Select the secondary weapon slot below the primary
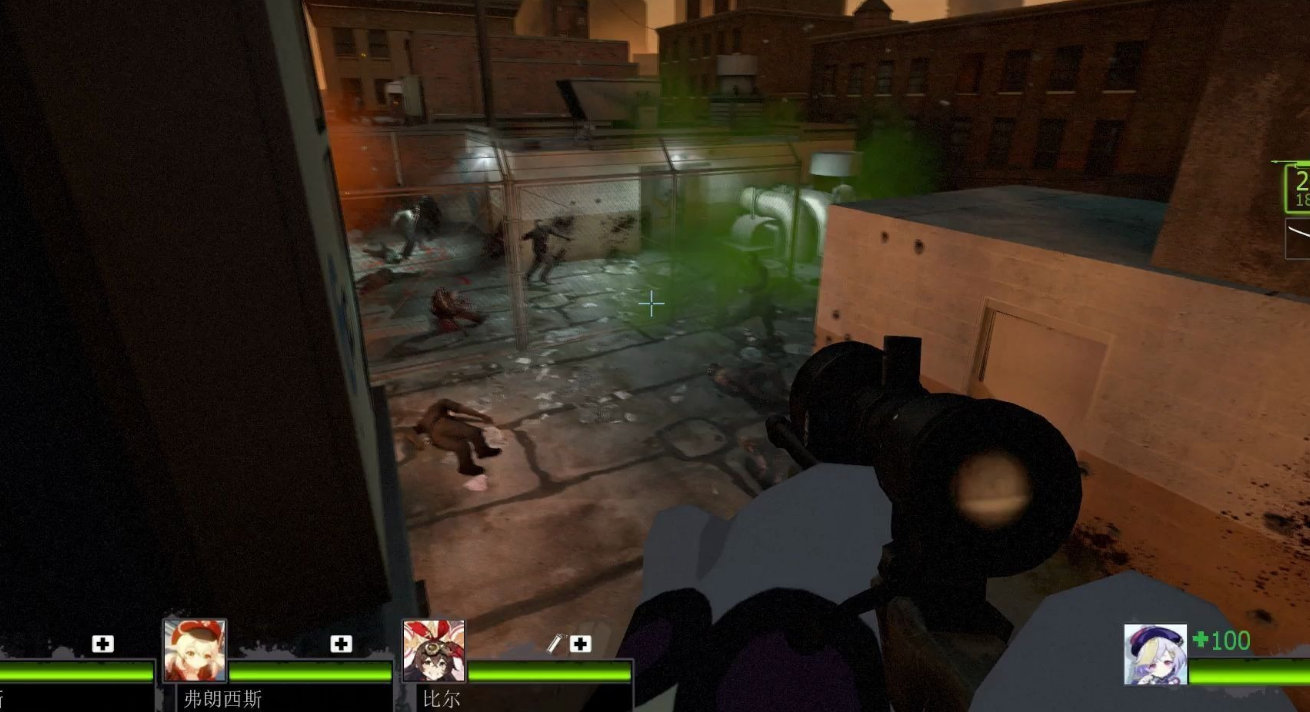Viewport: 1310px width, 712px height. point(1297,238)
